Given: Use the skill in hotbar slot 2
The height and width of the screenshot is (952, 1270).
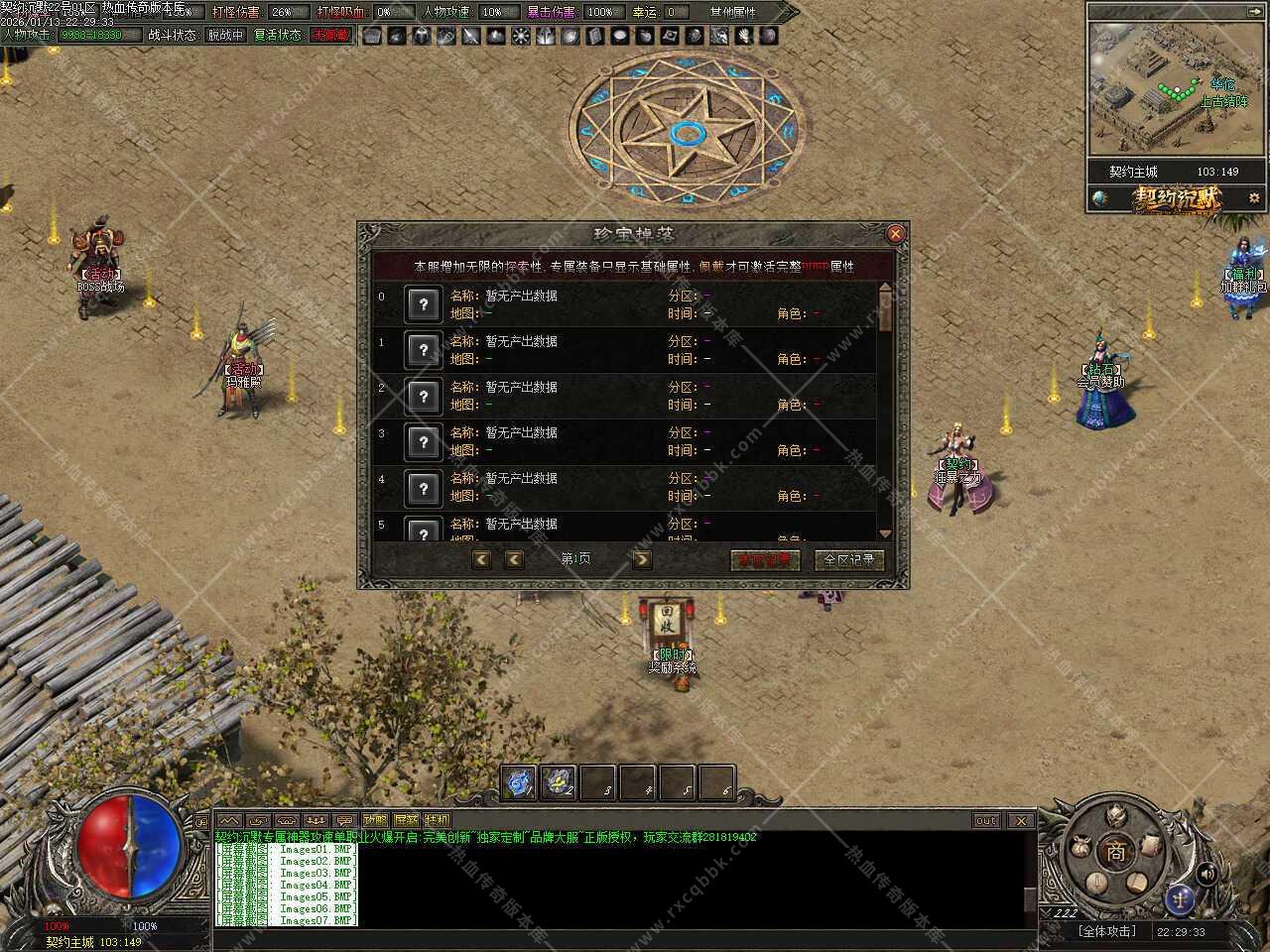Looking at the screenshot, I should [x=559, y=782].
